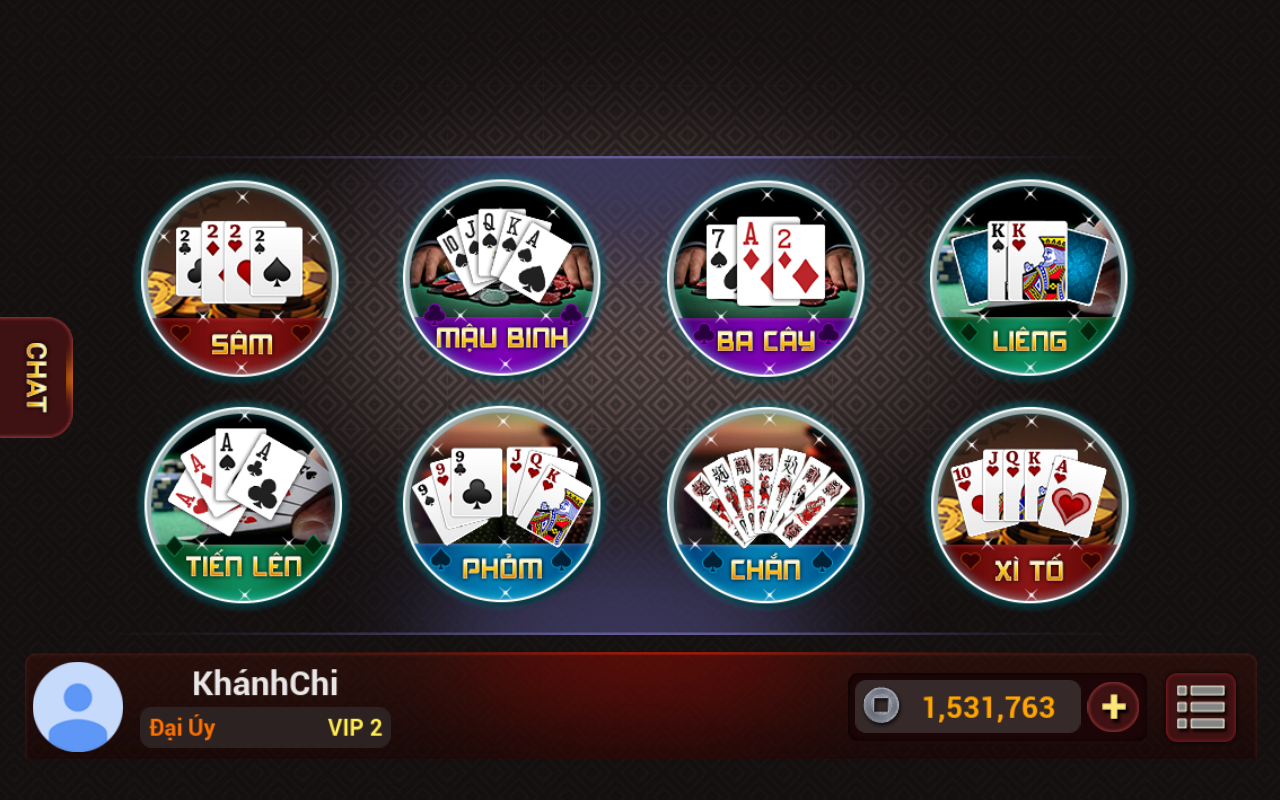This screenshot has width=1280, height=800.
Task: Enter the Xì Tố game
Action: [1029, 505]
